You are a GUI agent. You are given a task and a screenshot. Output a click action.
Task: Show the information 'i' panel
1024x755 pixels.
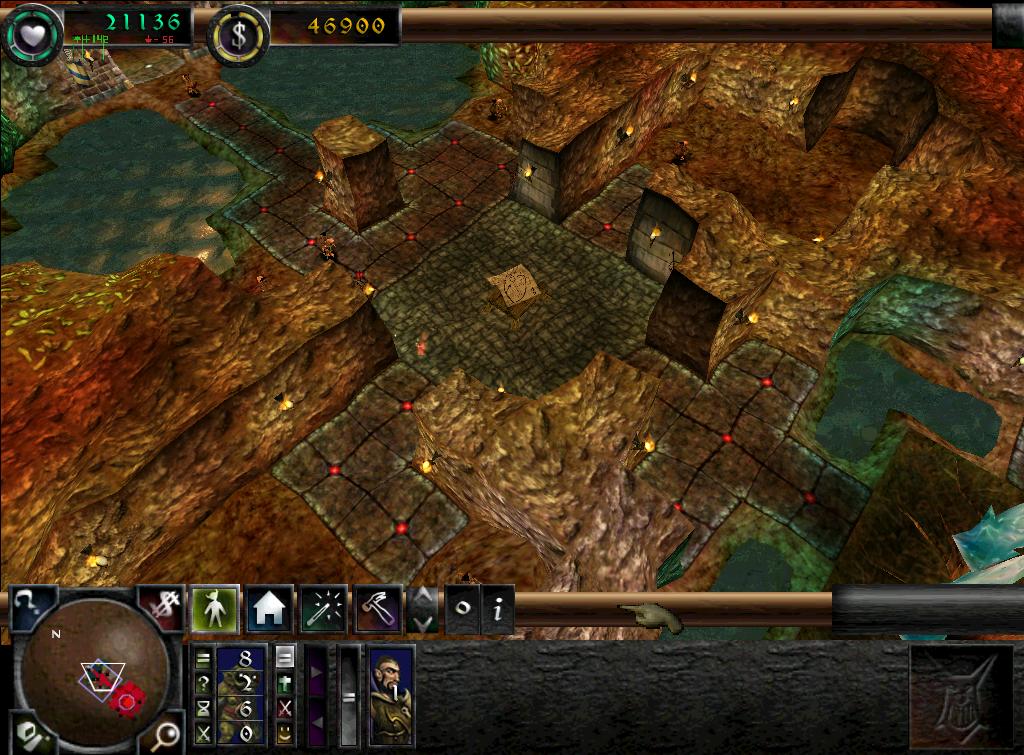tap(498, 609)
